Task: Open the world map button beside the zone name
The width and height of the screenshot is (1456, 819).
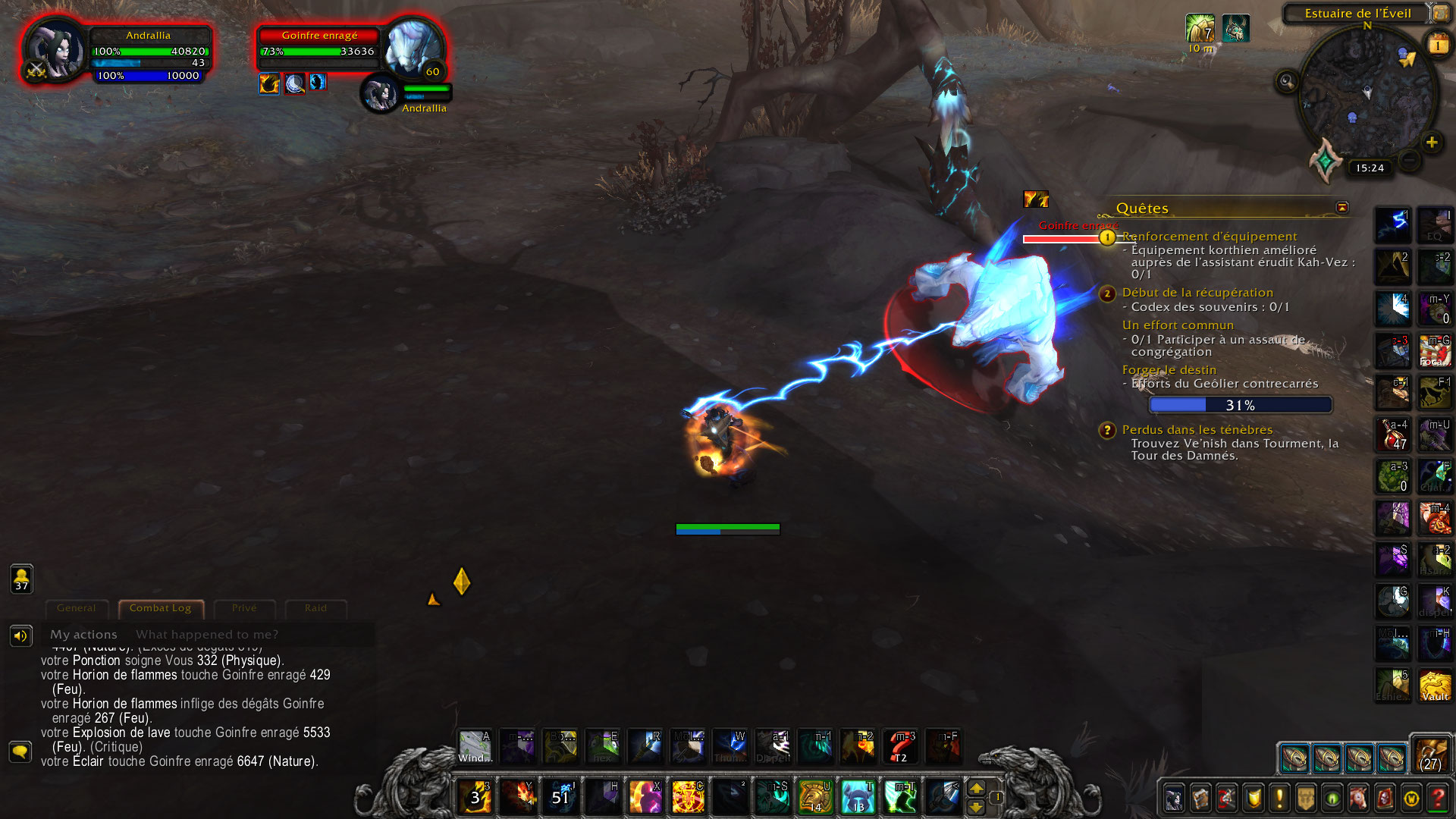Action: (x=1440, y=14)
